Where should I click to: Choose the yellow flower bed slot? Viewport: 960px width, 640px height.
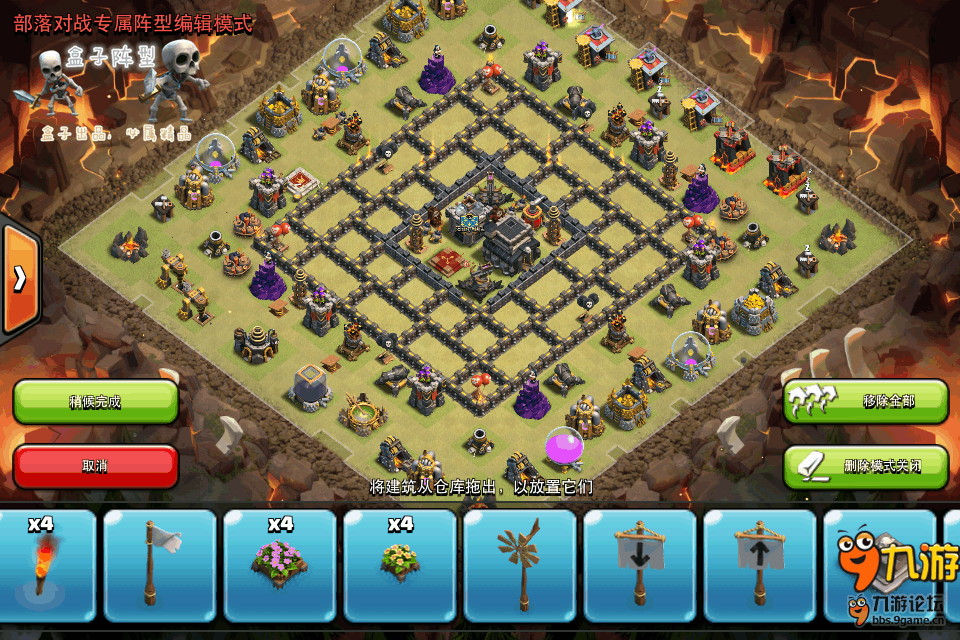click(x=400, y=567)
